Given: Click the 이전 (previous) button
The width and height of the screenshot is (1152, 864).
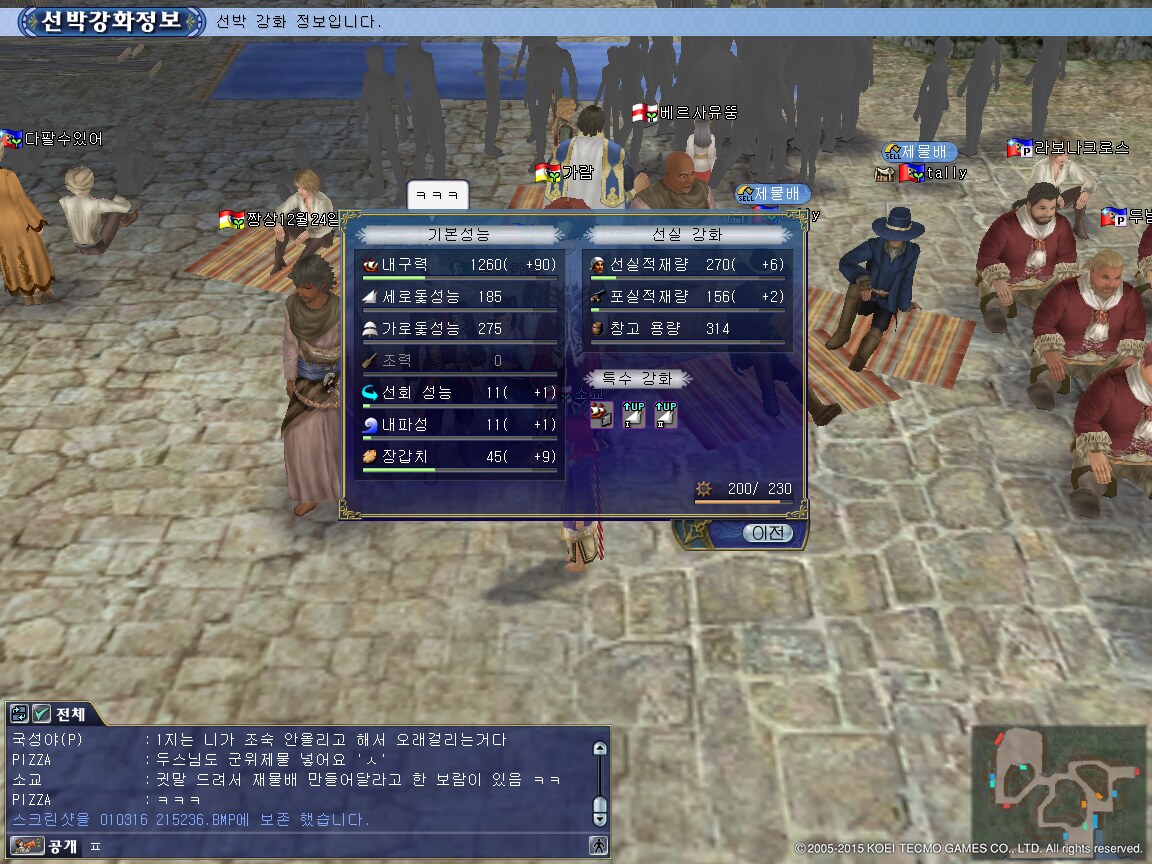Looking at the screenshot, I should (767, 533).
